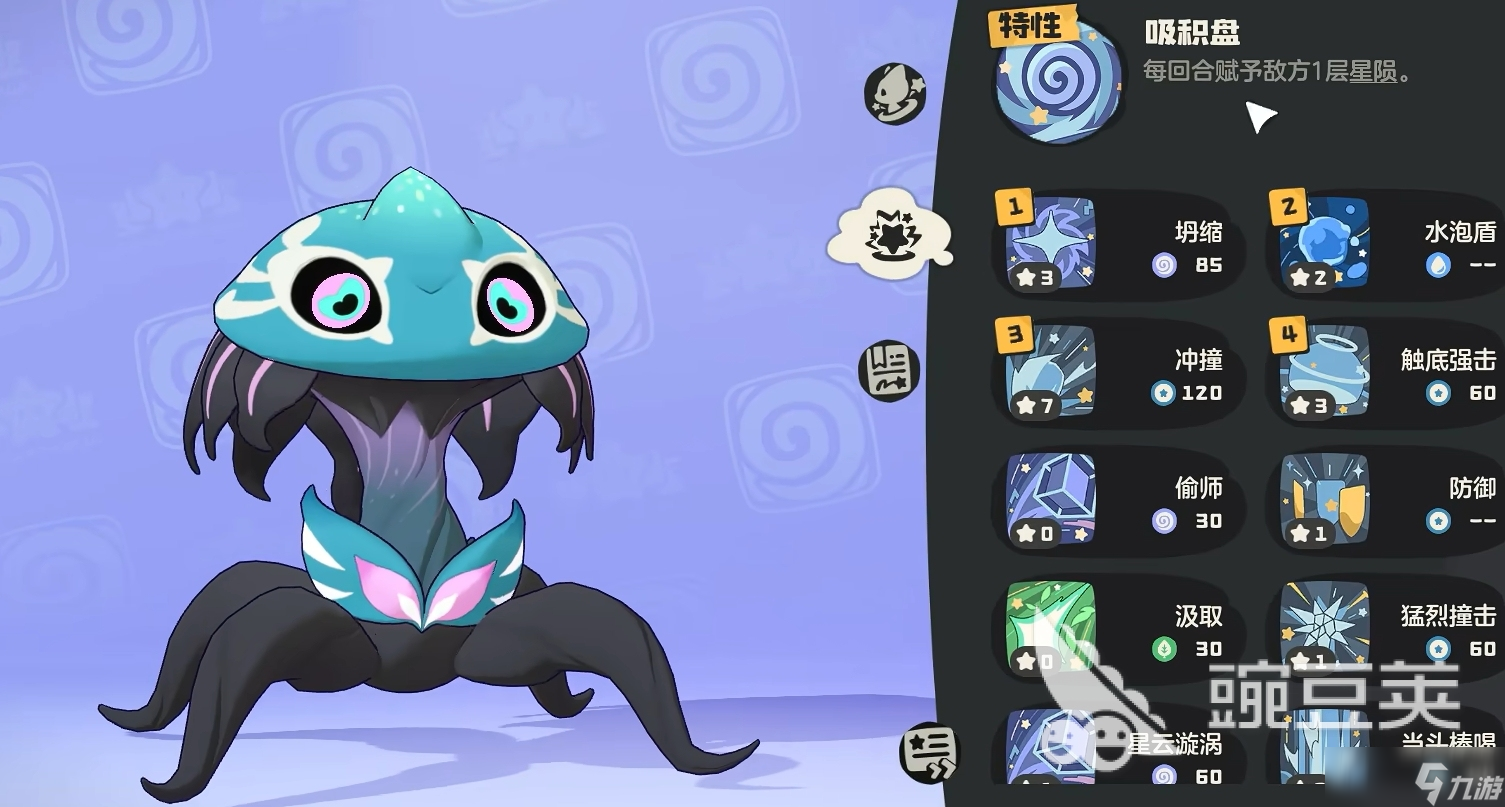Click the underlined 星陨 keyword
1505x807 pixels.
[1373, 72]
